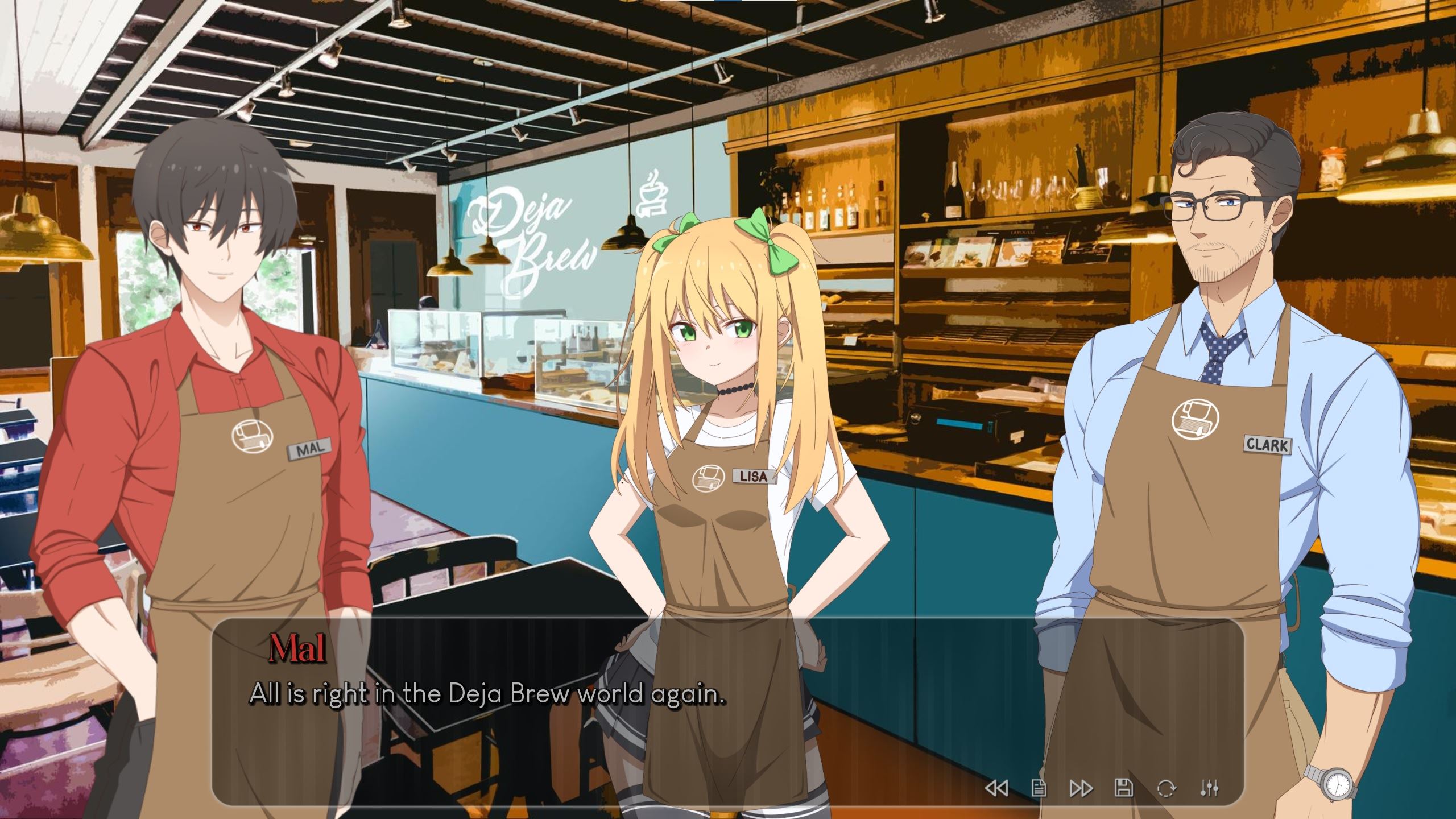Open the save menu floppy disk icon

tap(1124, 788)
